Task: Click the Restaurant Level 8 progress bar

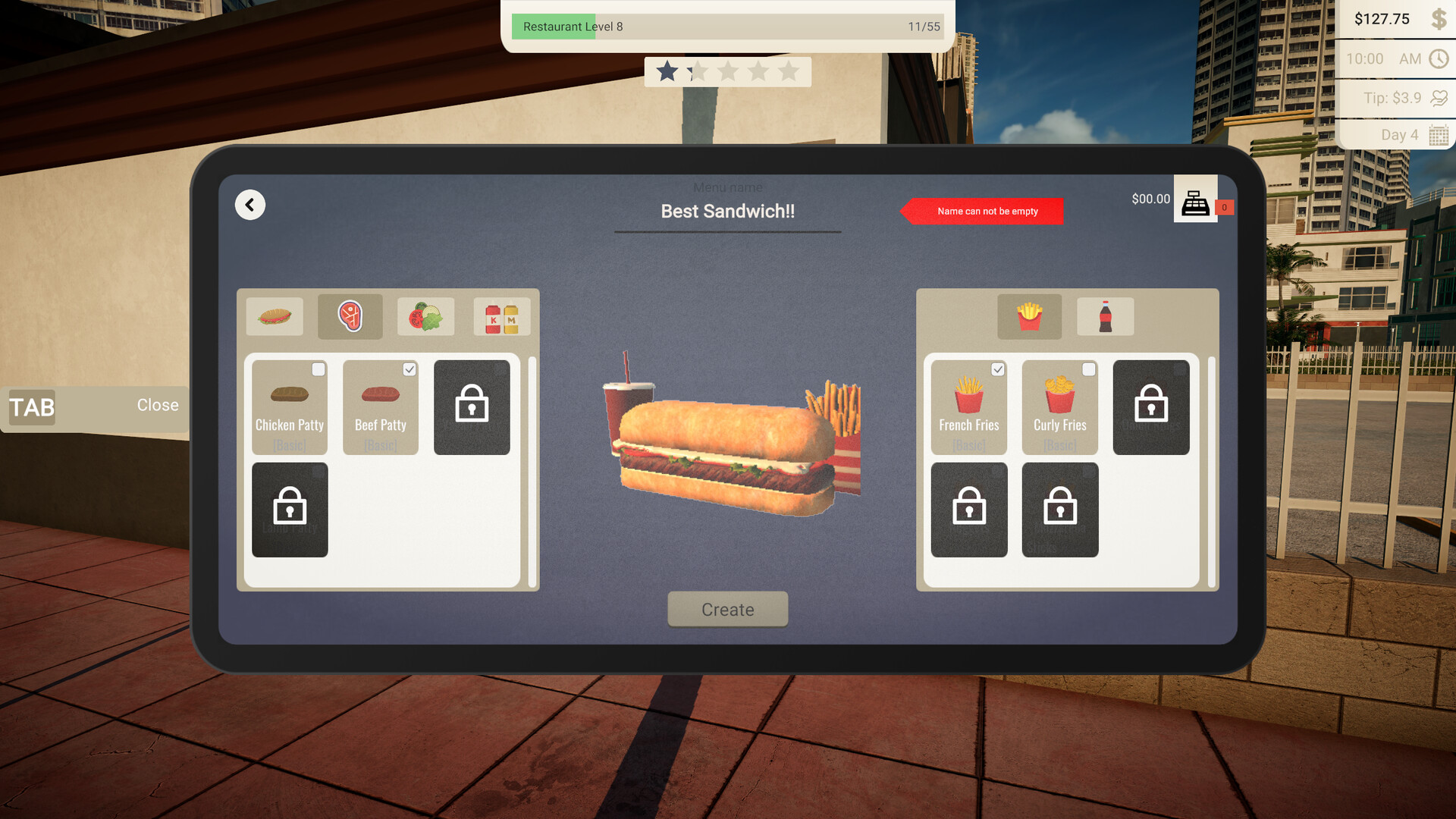Action: pyautogui.click(x=726, y=27)
